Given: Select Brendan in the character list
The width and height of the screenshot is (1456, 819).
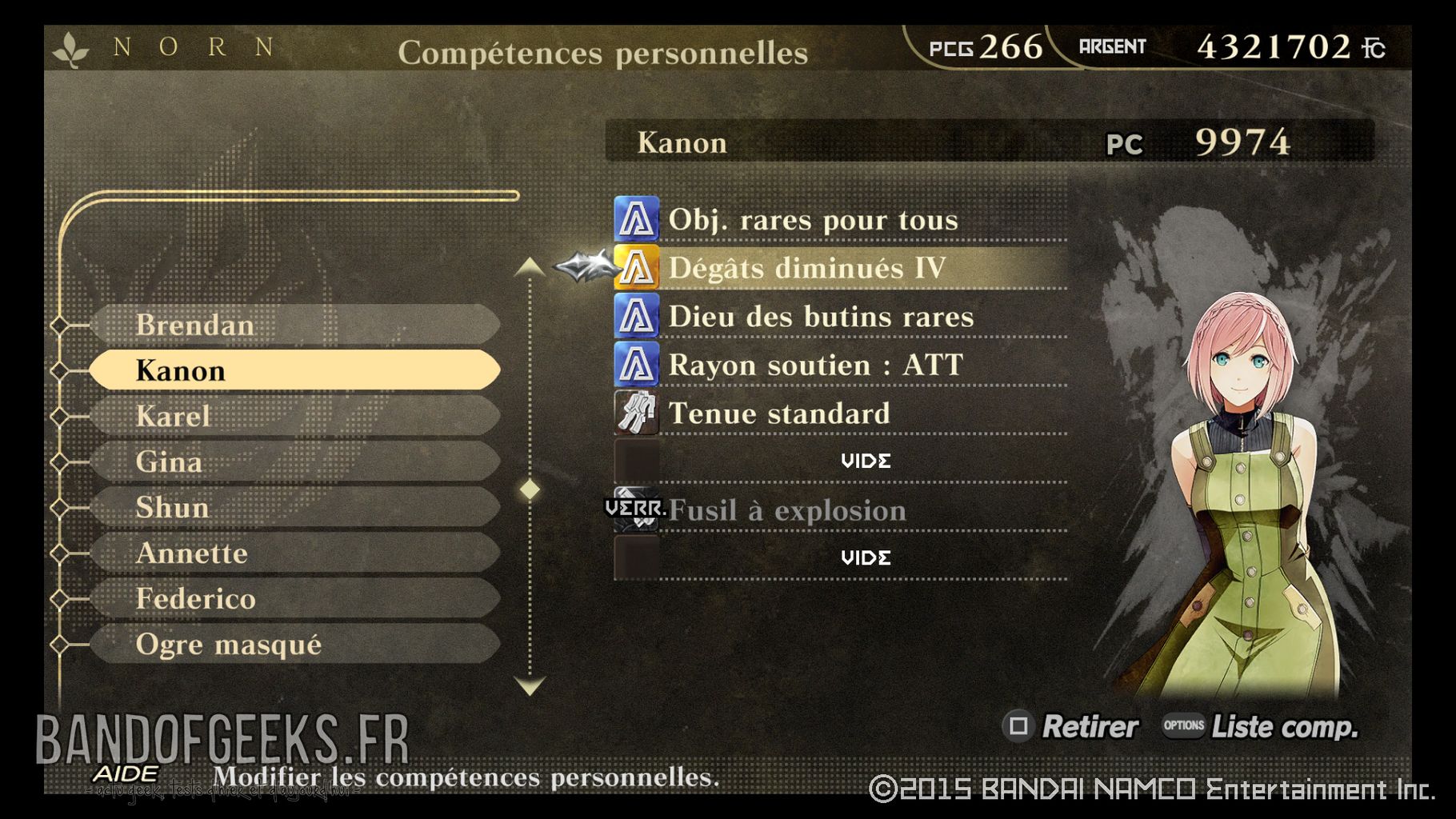Looking at the screenshot, I should tap(296, 325).
